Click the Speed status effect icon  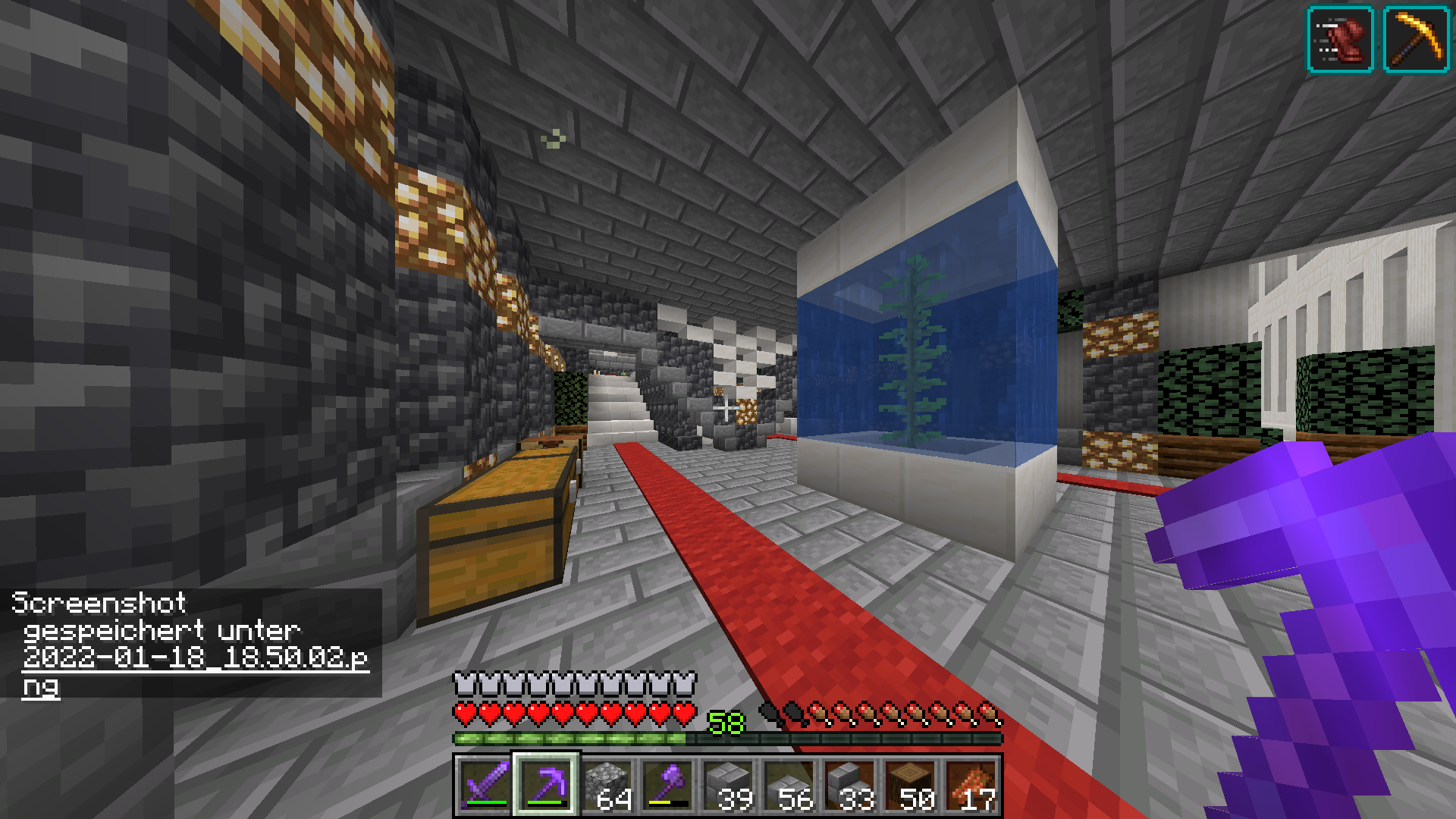point(1340,39)
